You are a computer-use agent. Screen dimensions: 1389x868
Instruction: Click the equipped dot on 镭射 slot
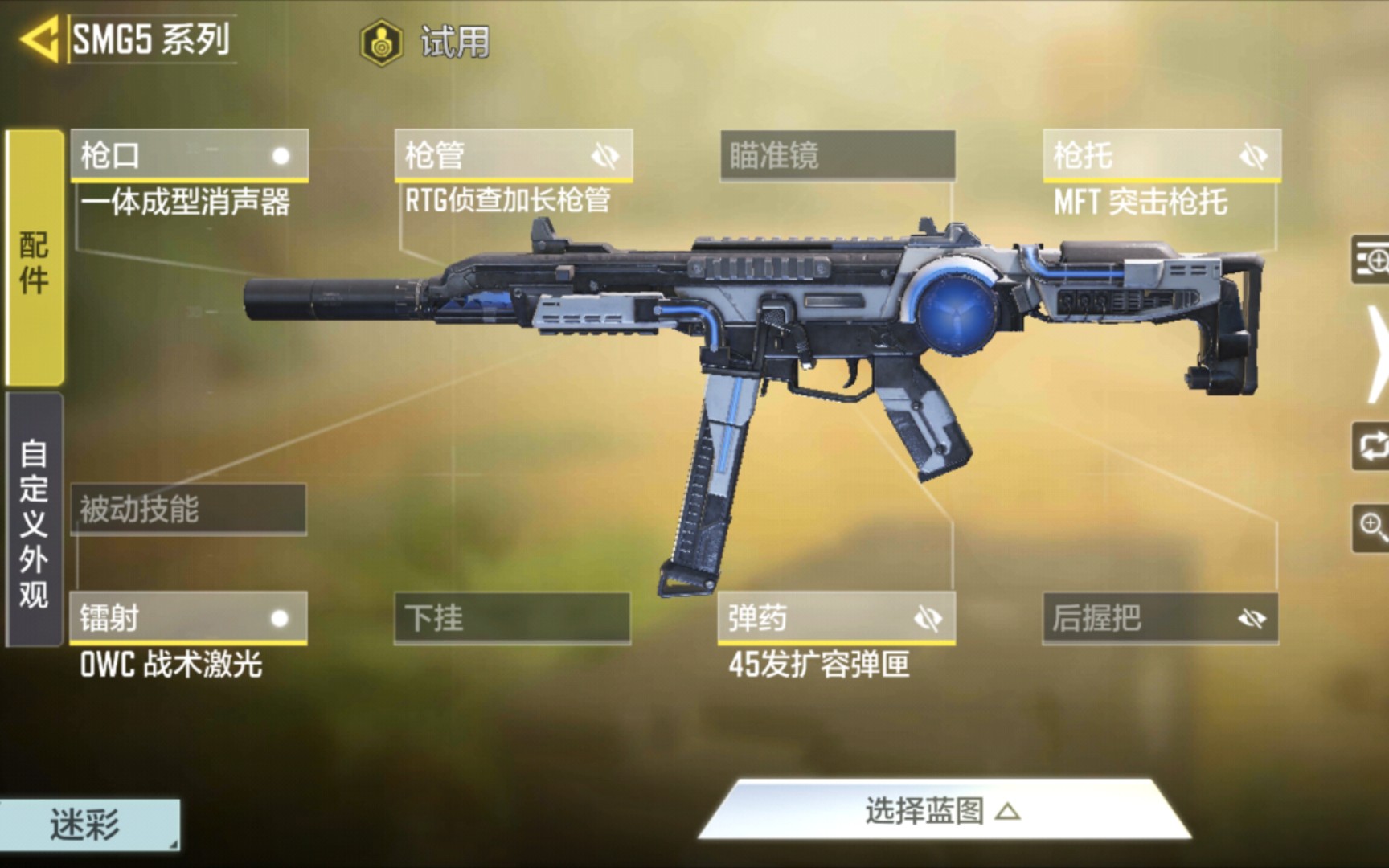tap(281, 619)
